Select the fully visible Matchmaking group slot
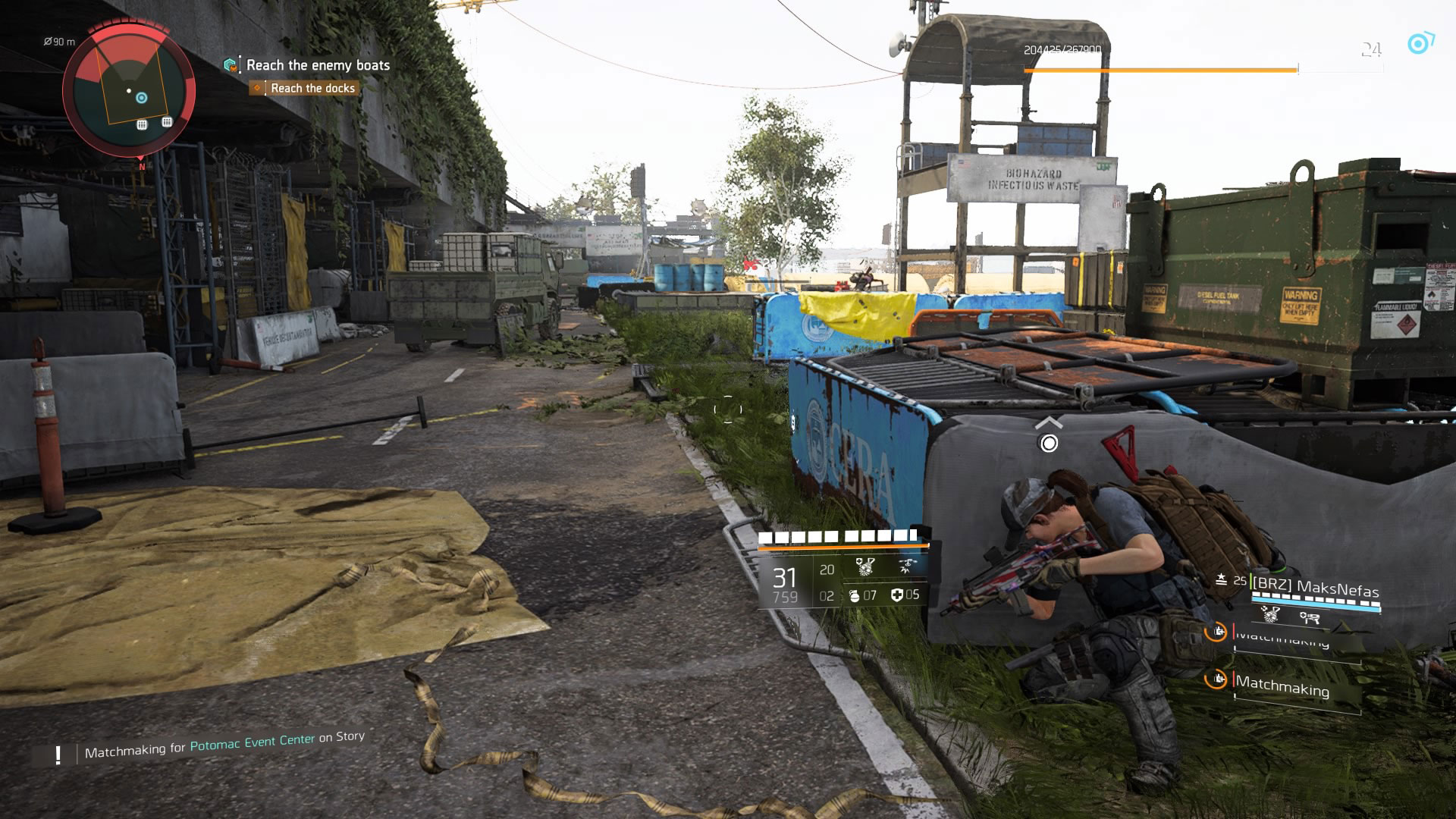Image resolution: width=1456 pixels, height=819 pixels. (1282, 686)
